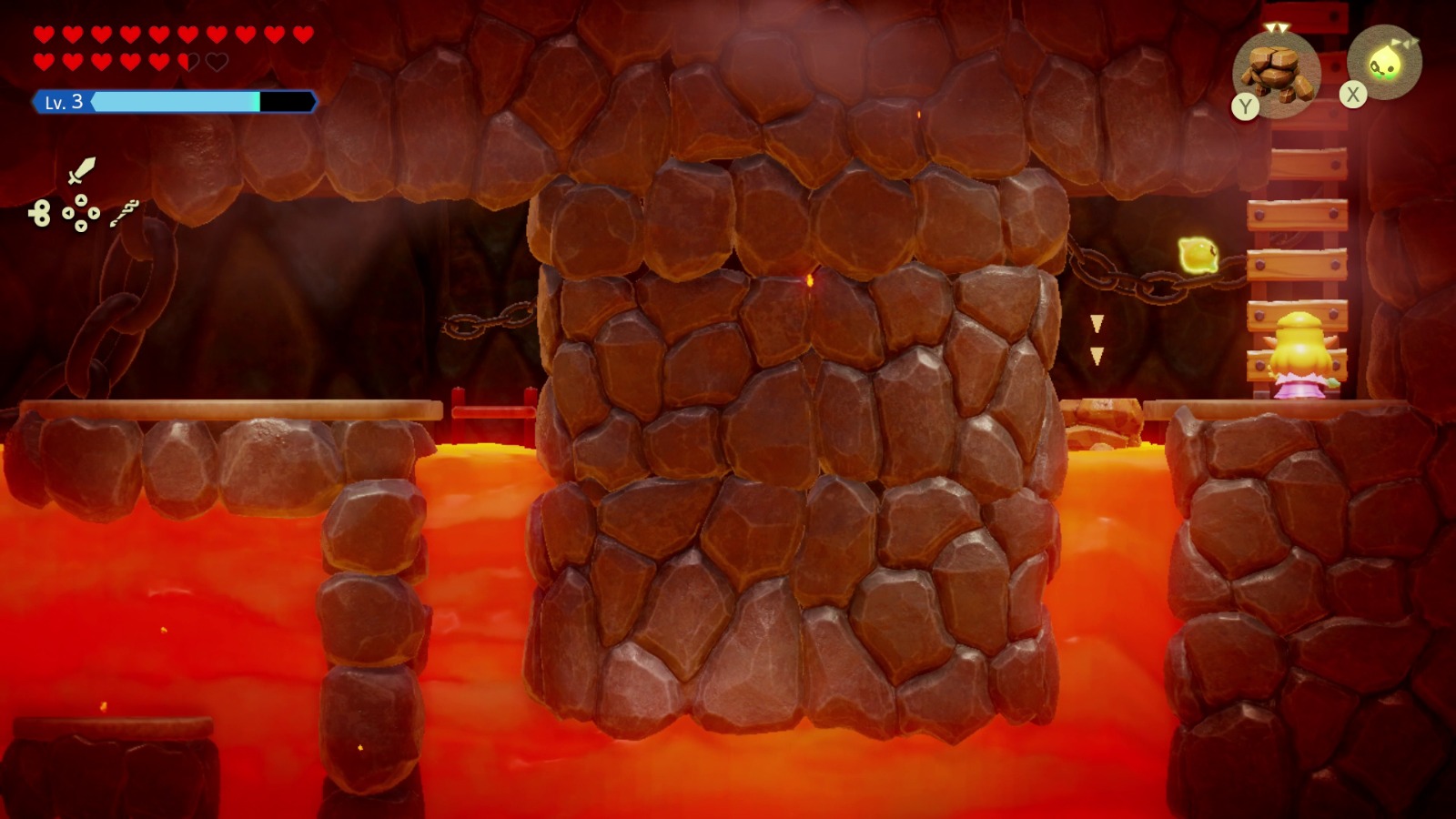Click the X button prompt circle

pyautogui.click(x=1352, y=94)
